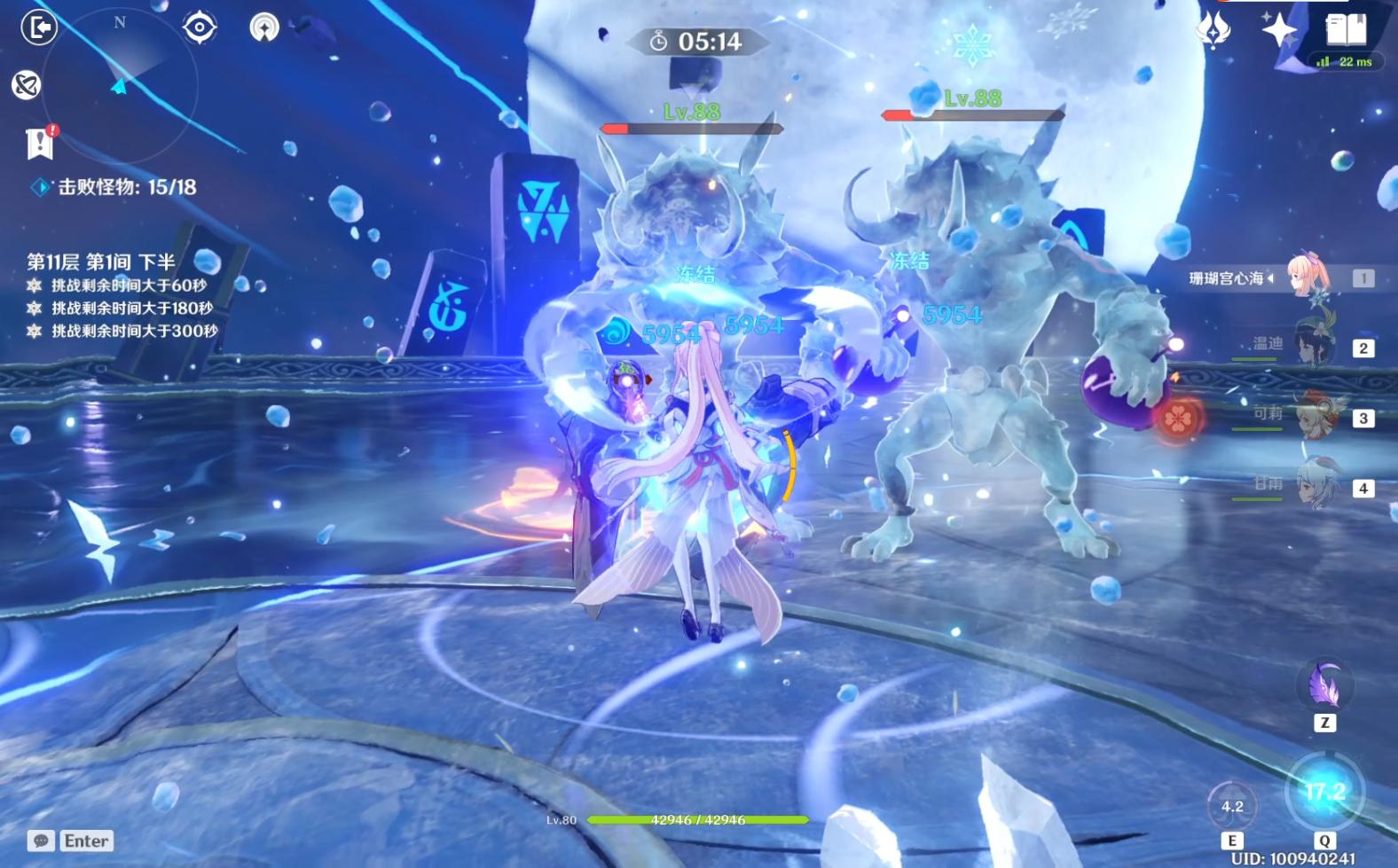Leave the domain via exit door icon
1398x868 pixels.
tap(39, 27)
